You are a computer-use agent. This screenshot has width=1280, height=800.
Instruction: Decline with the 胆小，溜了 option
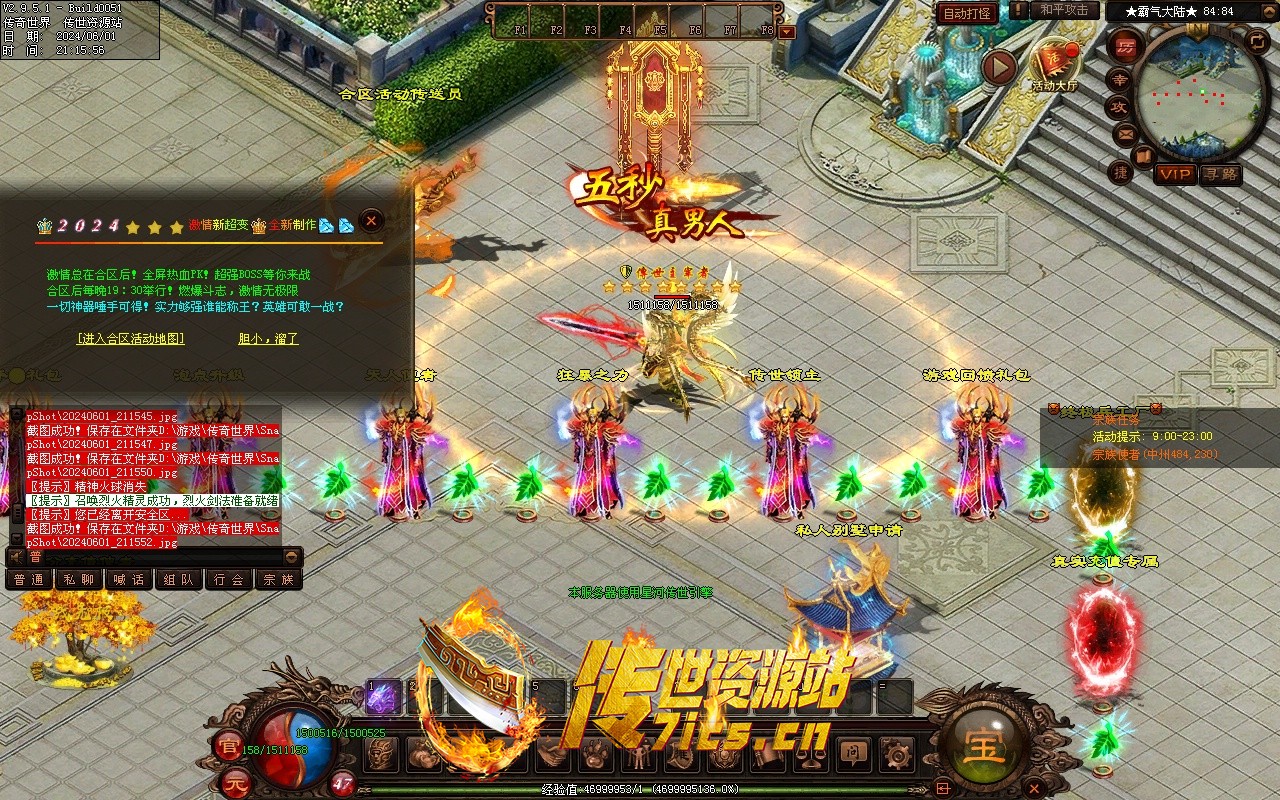point(268,339)
